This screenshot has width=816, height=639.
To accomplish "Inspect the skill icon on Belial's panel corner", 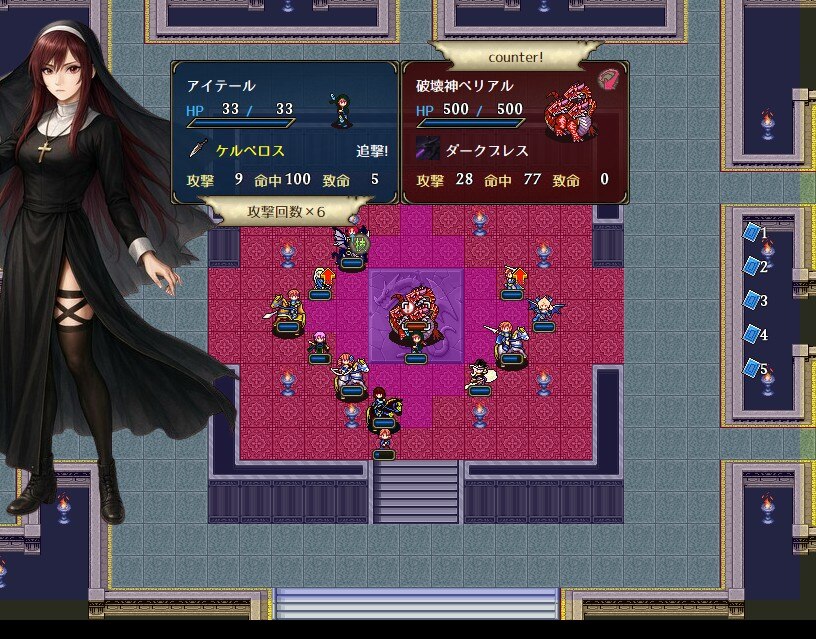I will point(607,78).
